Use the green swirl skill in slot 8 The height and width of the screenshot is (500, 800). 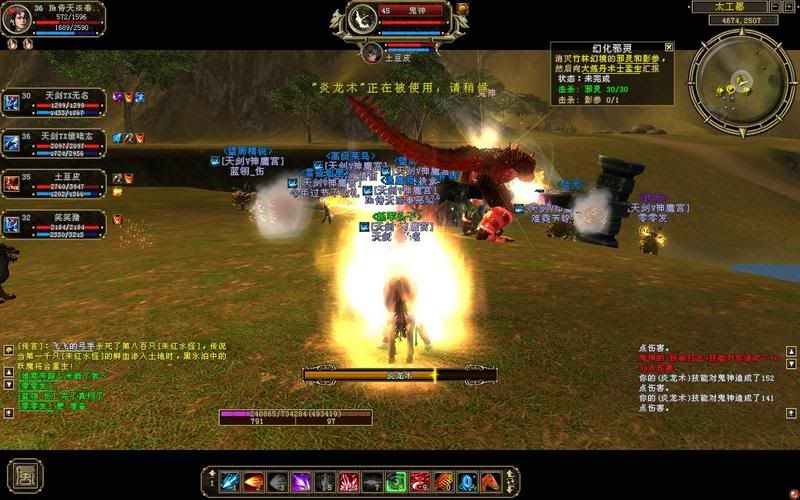396,482
